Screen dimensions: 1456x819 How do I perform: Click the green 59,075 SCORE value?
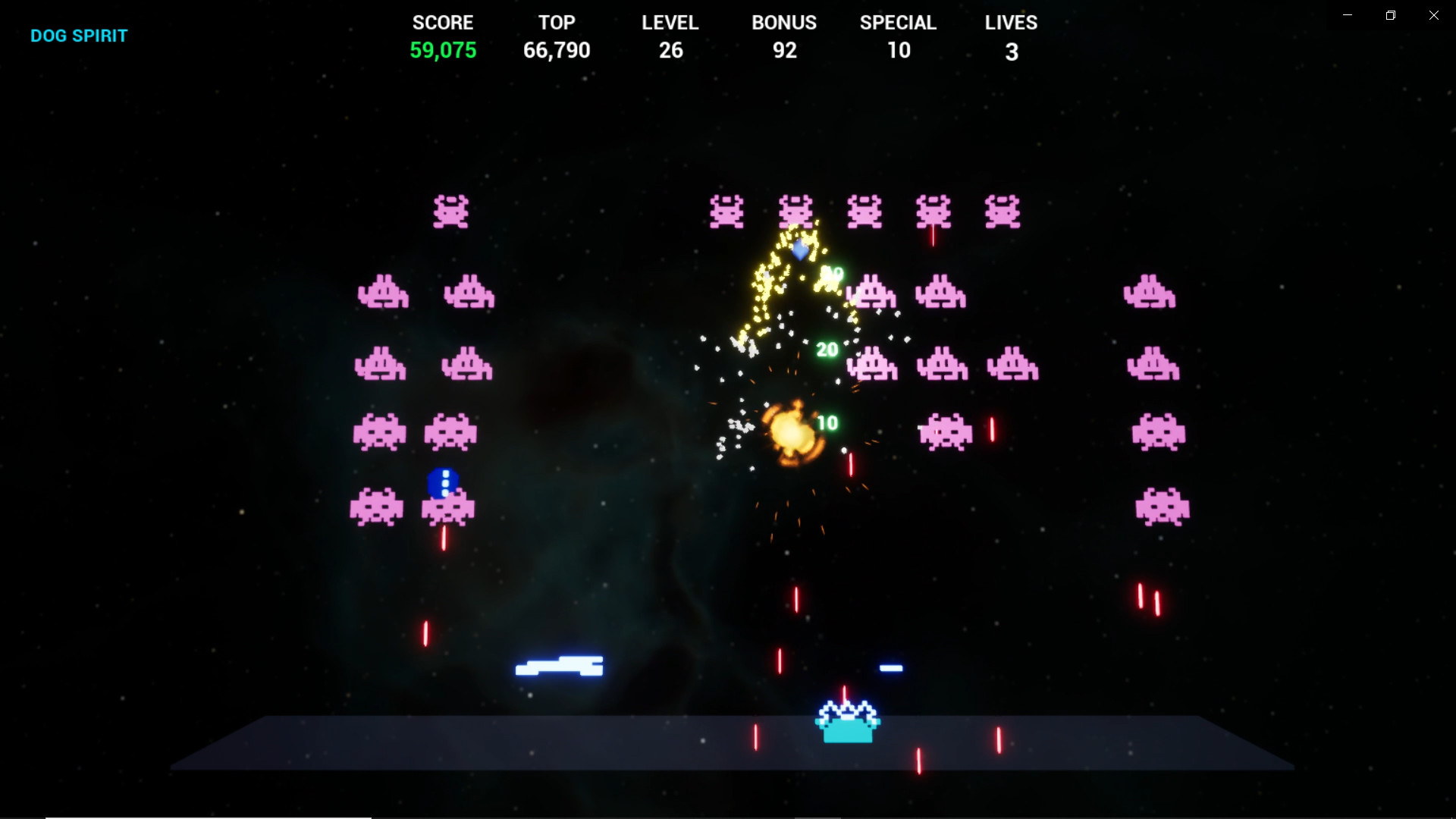(443, 51)
